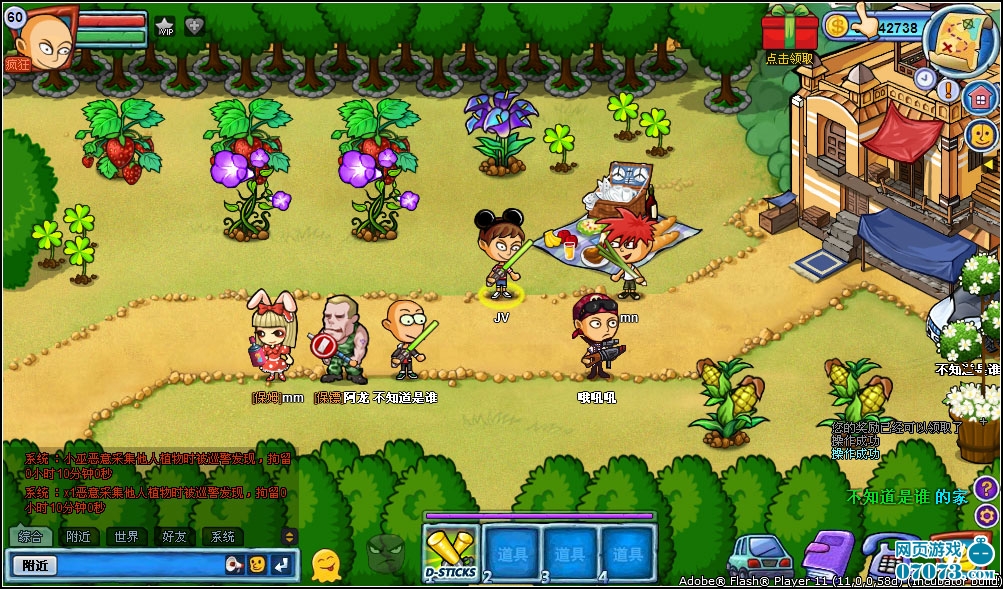
Task: Open settings with the gear button
Action: pos(986,516)
